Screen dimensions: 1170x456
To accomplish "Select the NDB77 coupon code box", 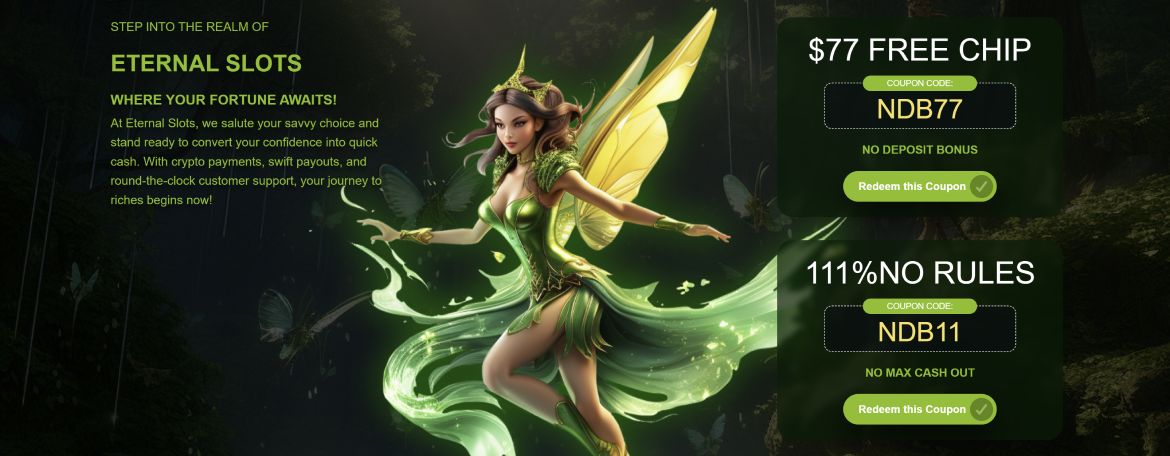I will coord(919,109).
